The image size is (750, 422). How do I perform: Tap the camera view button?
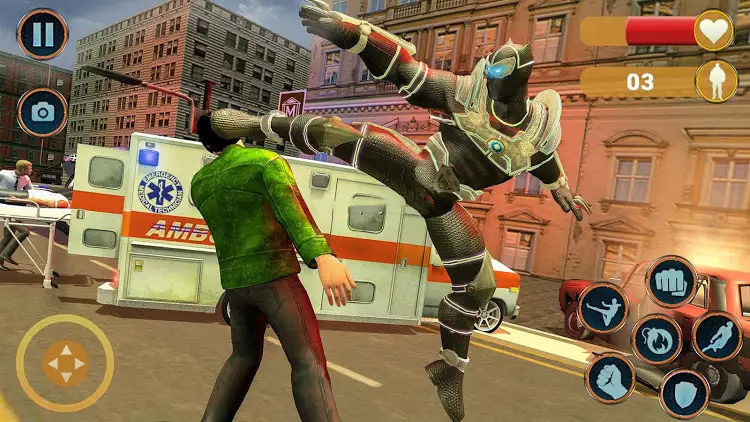tap(43, 112)
